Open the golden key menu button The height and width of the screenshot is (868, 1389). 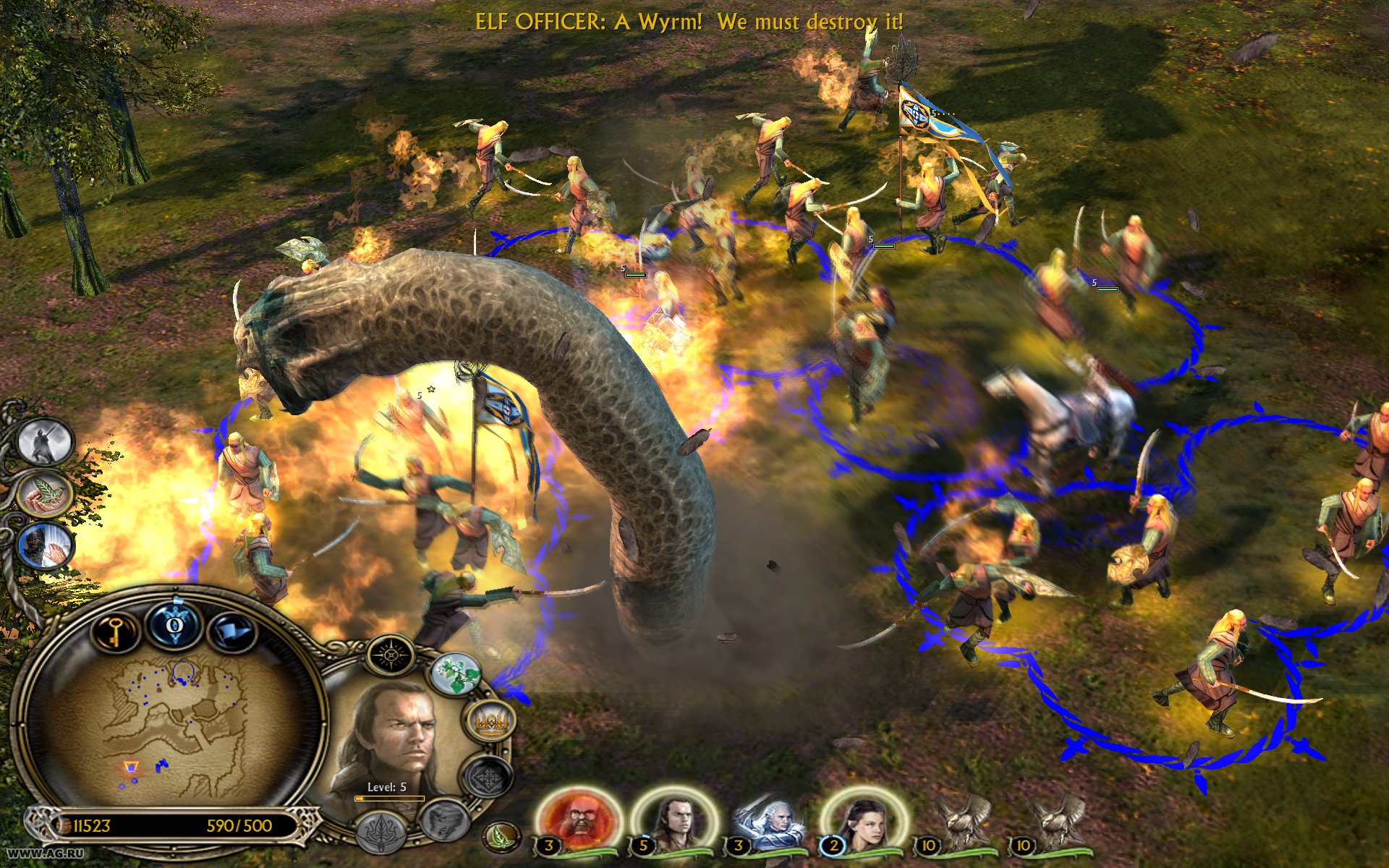point(114,631)
